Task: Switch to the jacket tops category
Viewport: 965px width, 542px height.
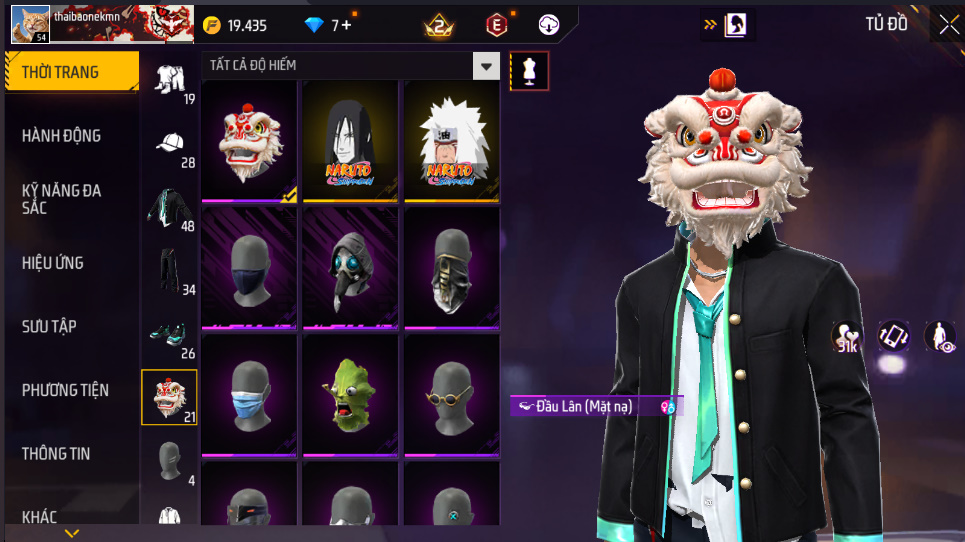Action: click(170, 210)
